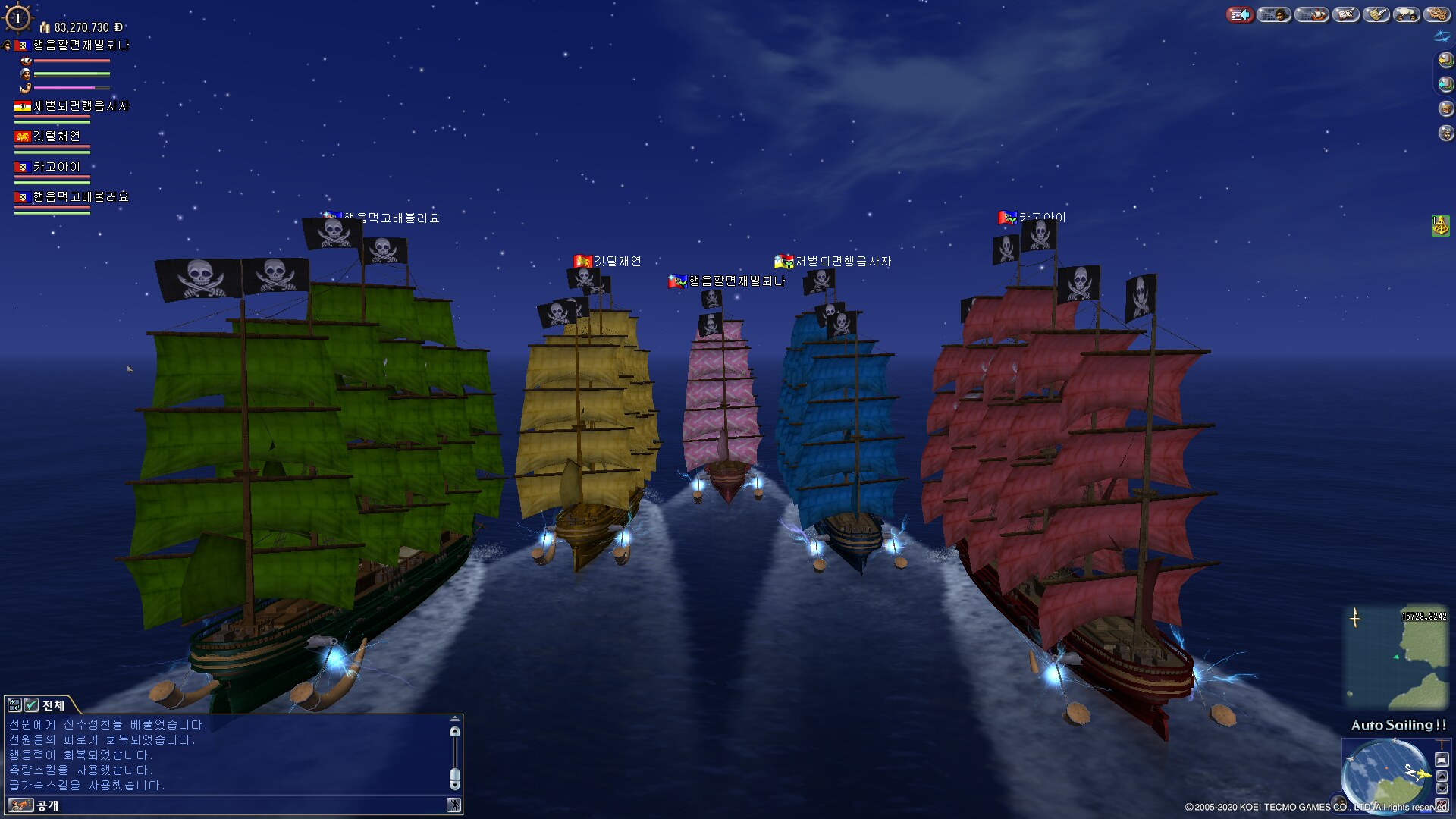Open the treasure chest items button
The image size is (1456, 819).
(x=1446, y=108)
